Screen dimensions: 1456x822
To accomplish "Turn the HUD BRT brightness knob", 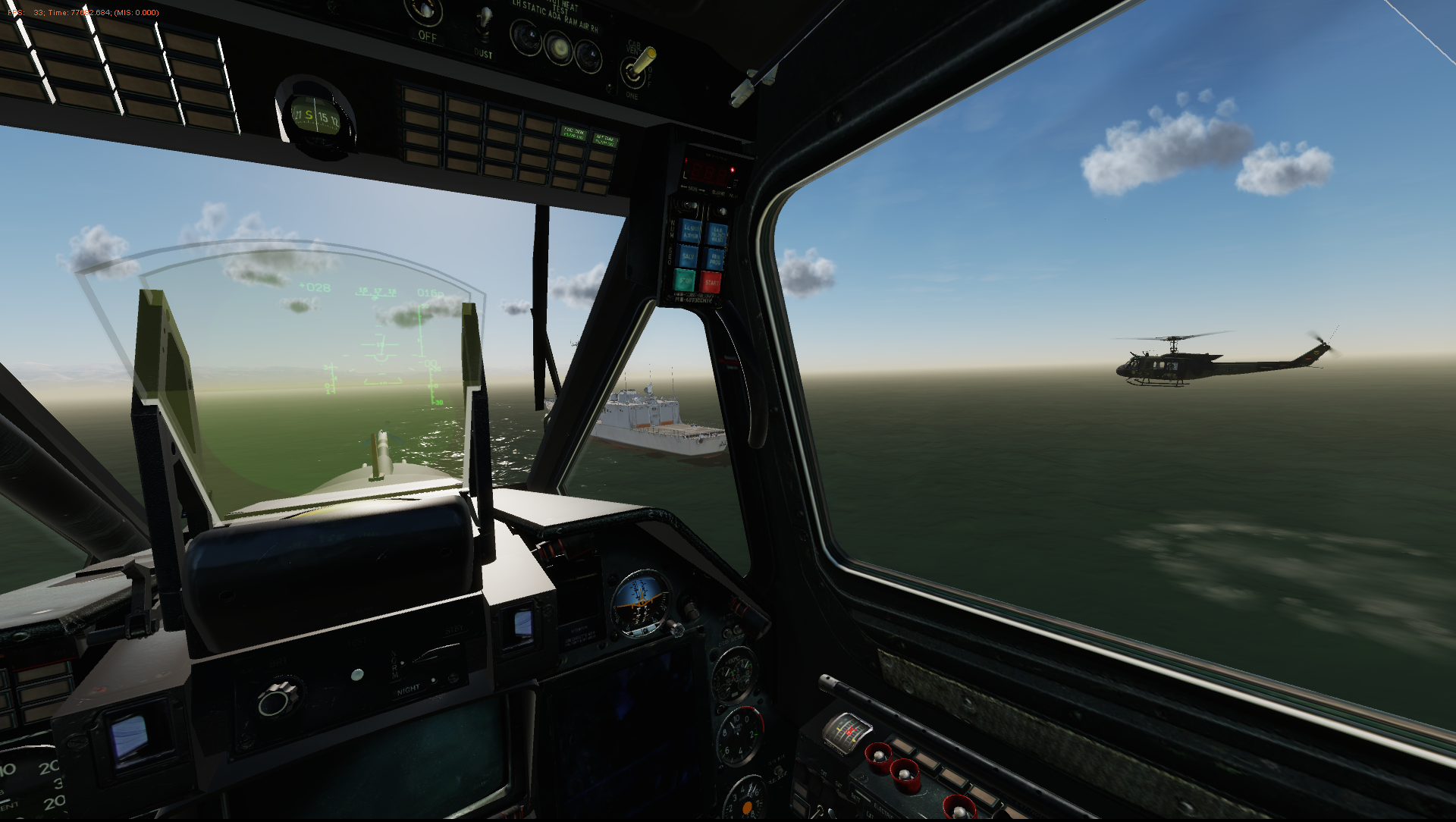I will pyautogui.click(x=278, y=699).
